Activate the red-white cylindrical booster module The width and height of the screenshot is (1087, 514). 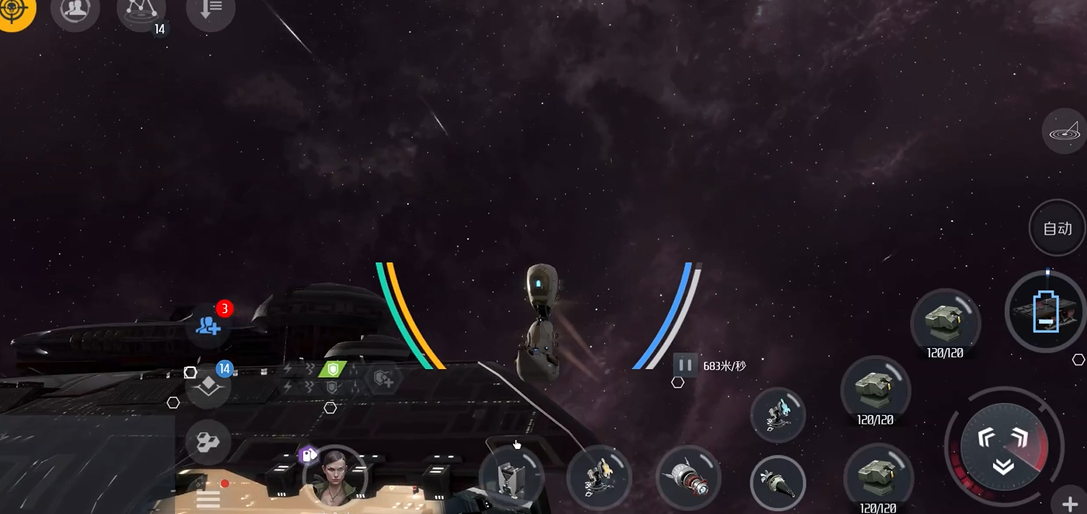tap(688, 478)
